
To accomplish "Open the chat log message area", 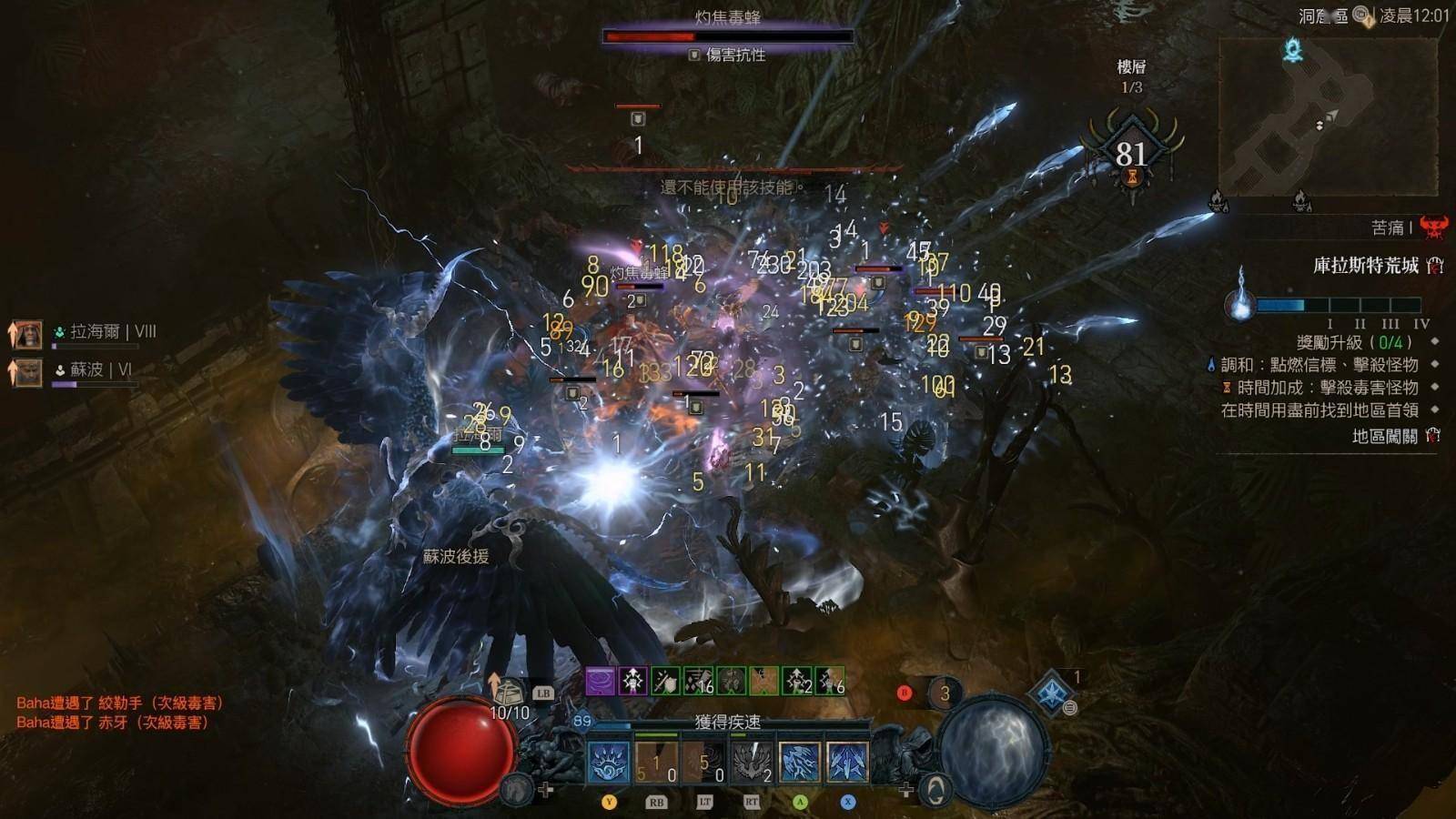I will (x=120, y=713).
